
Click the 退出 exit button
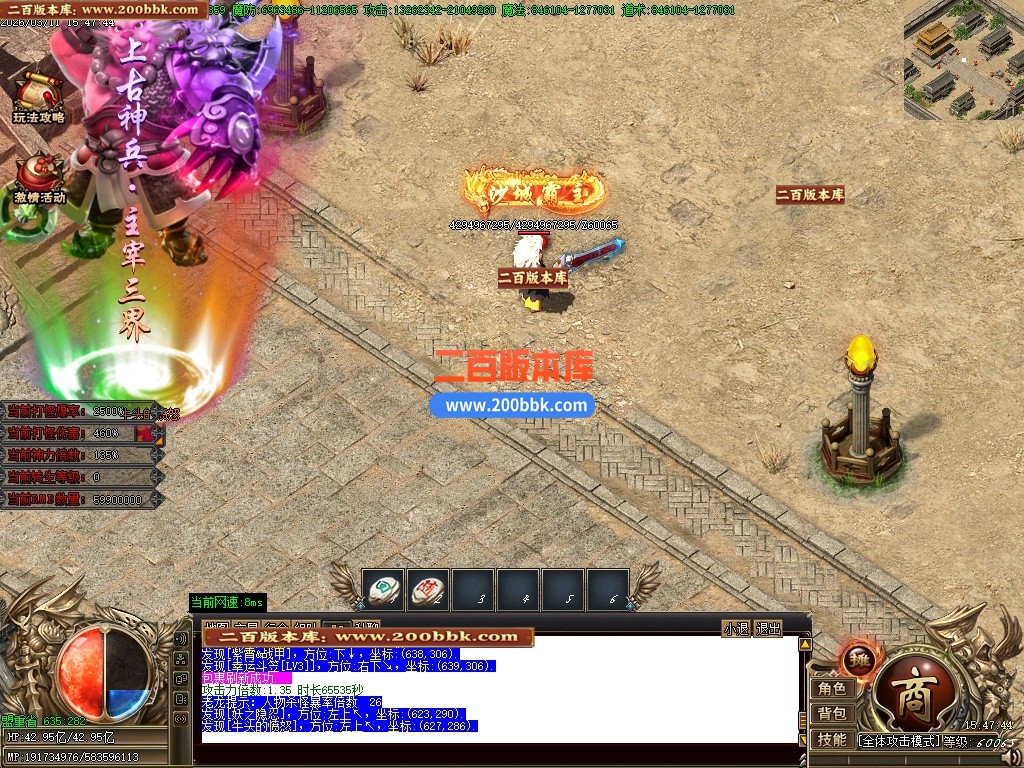(768, 628)
